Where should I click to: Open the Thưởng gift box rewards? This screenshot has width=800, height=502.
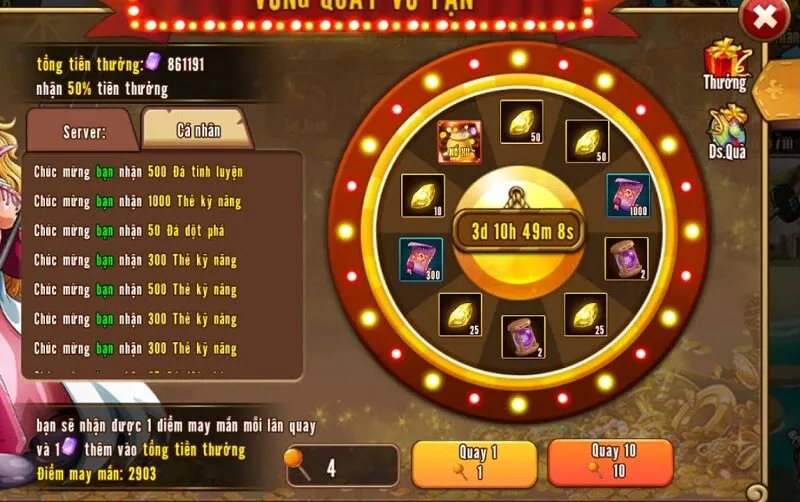723,64
